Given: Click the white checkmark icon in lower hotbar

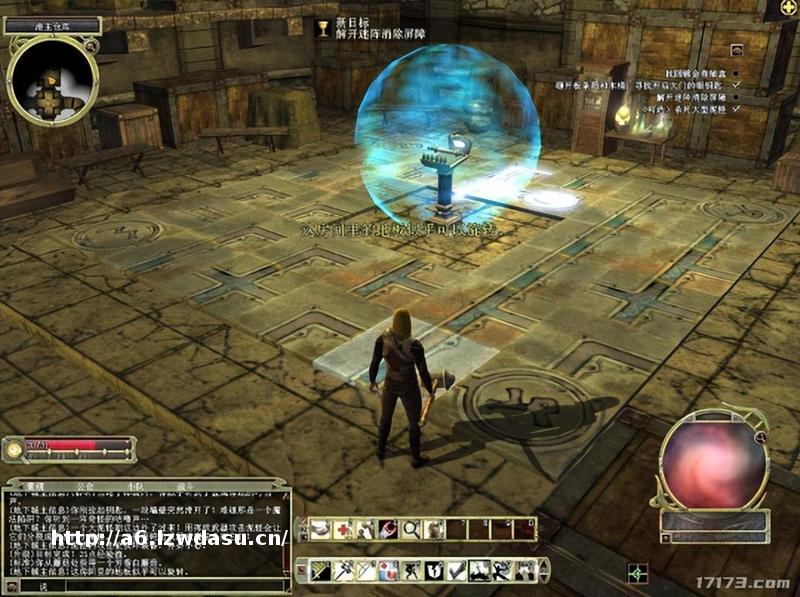Looking at the screenshot, I should point(456,570).
